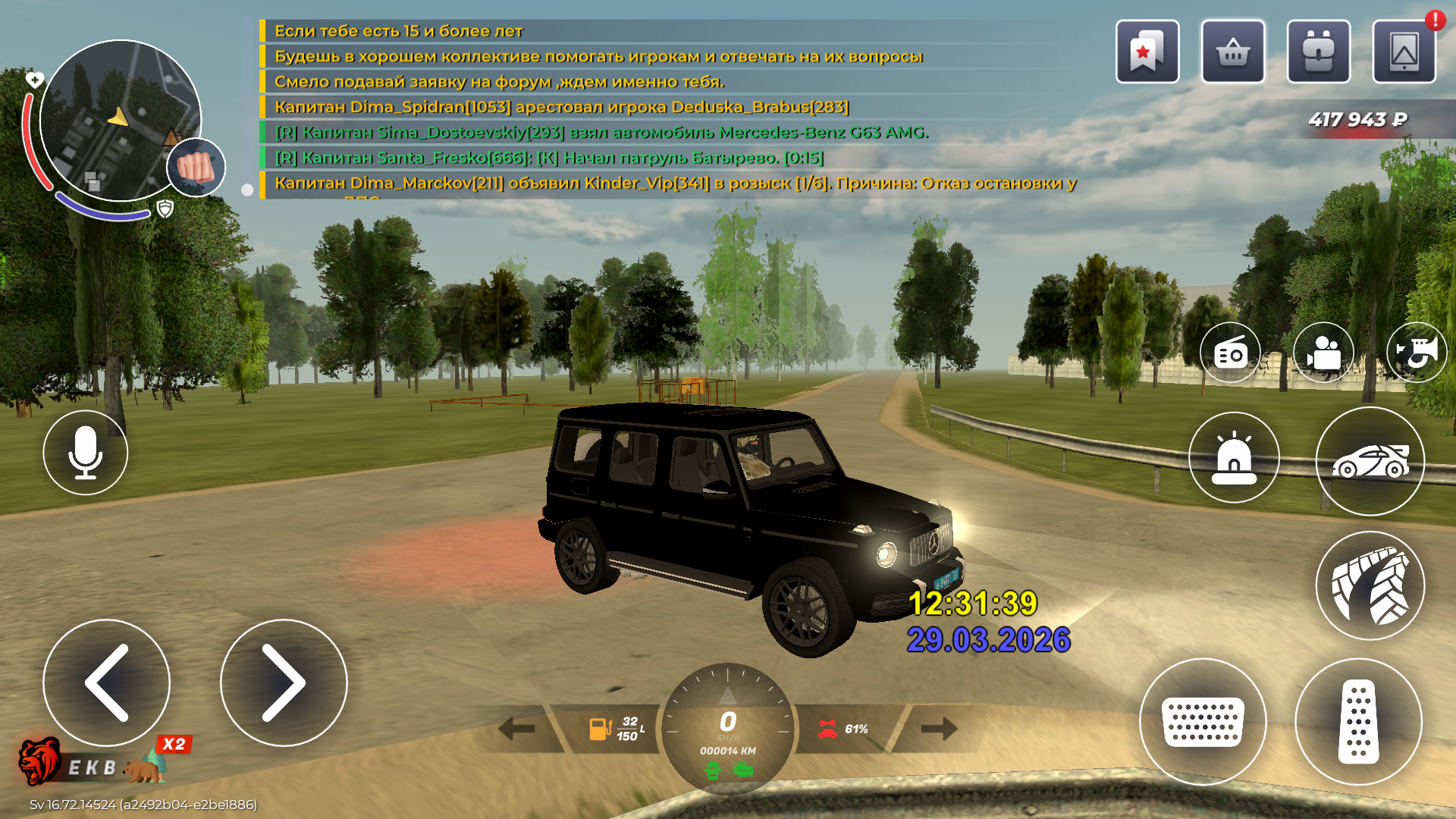Tap the sports car button
The width and height of the screenshot is (1456, 819).
point(1370,461)
